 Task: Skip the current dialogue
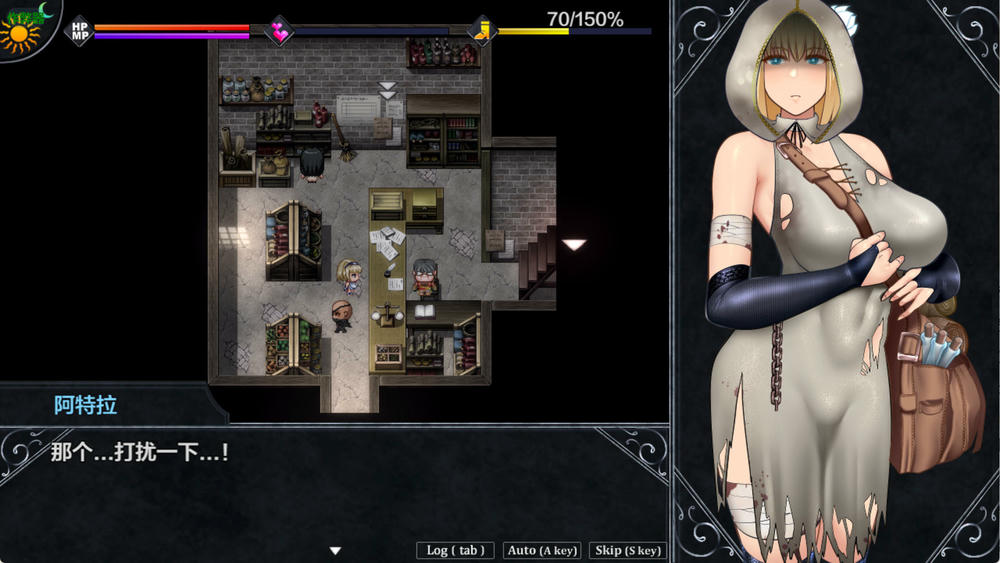tap(628, 550)
